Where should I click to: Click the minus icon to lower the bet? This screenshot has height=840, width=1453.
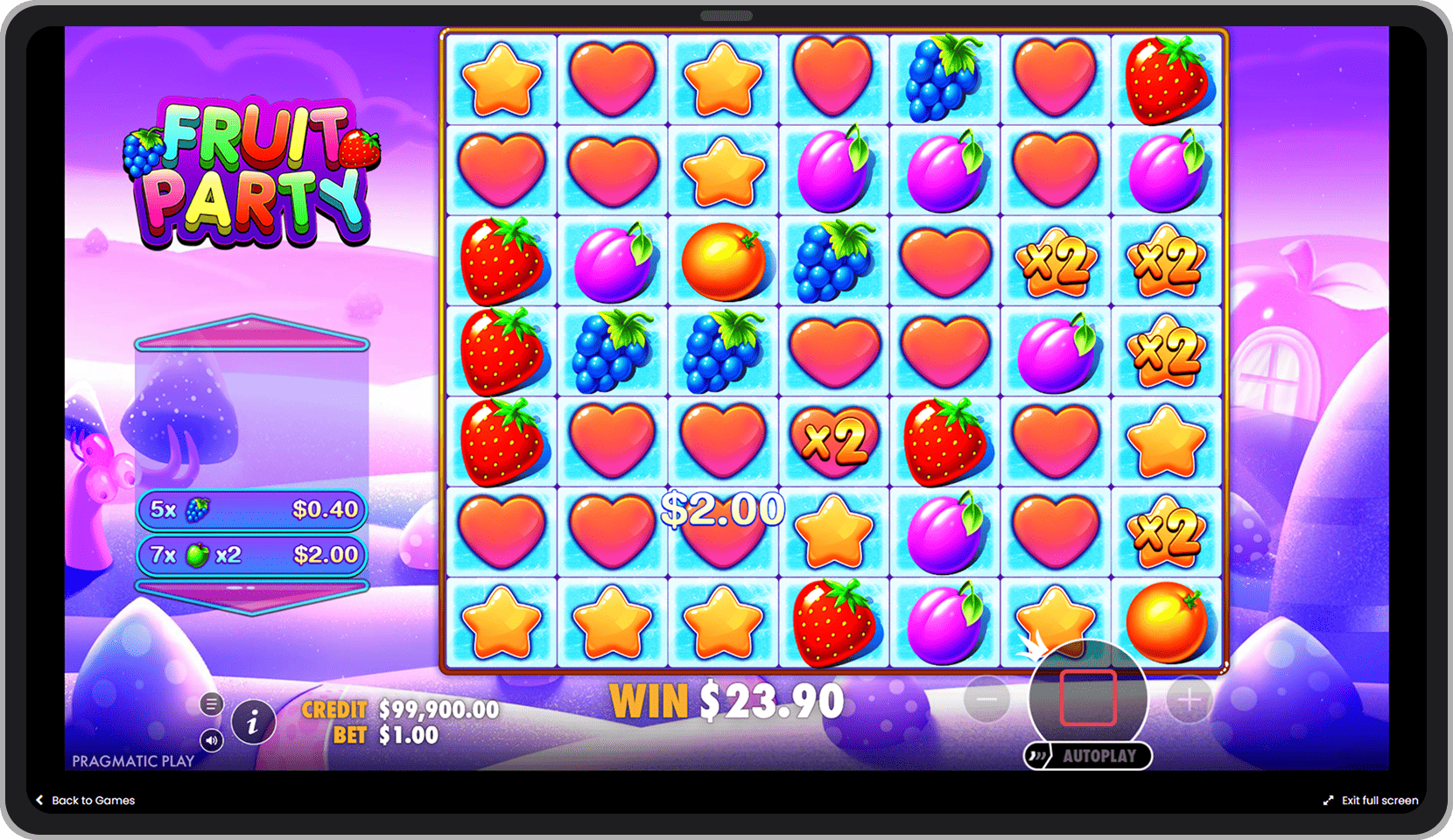987,699
